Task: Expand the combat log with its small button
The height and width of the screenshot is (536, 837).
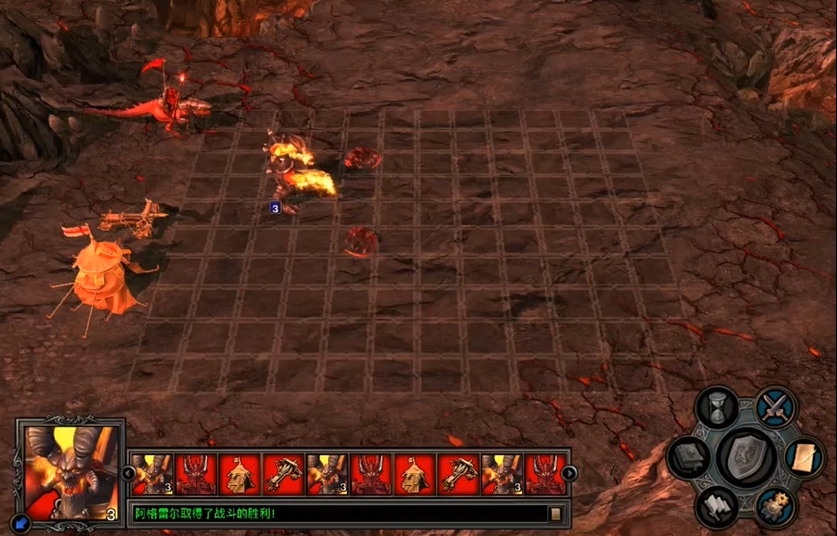Action: pyautogui.click(x=555, y=514)
